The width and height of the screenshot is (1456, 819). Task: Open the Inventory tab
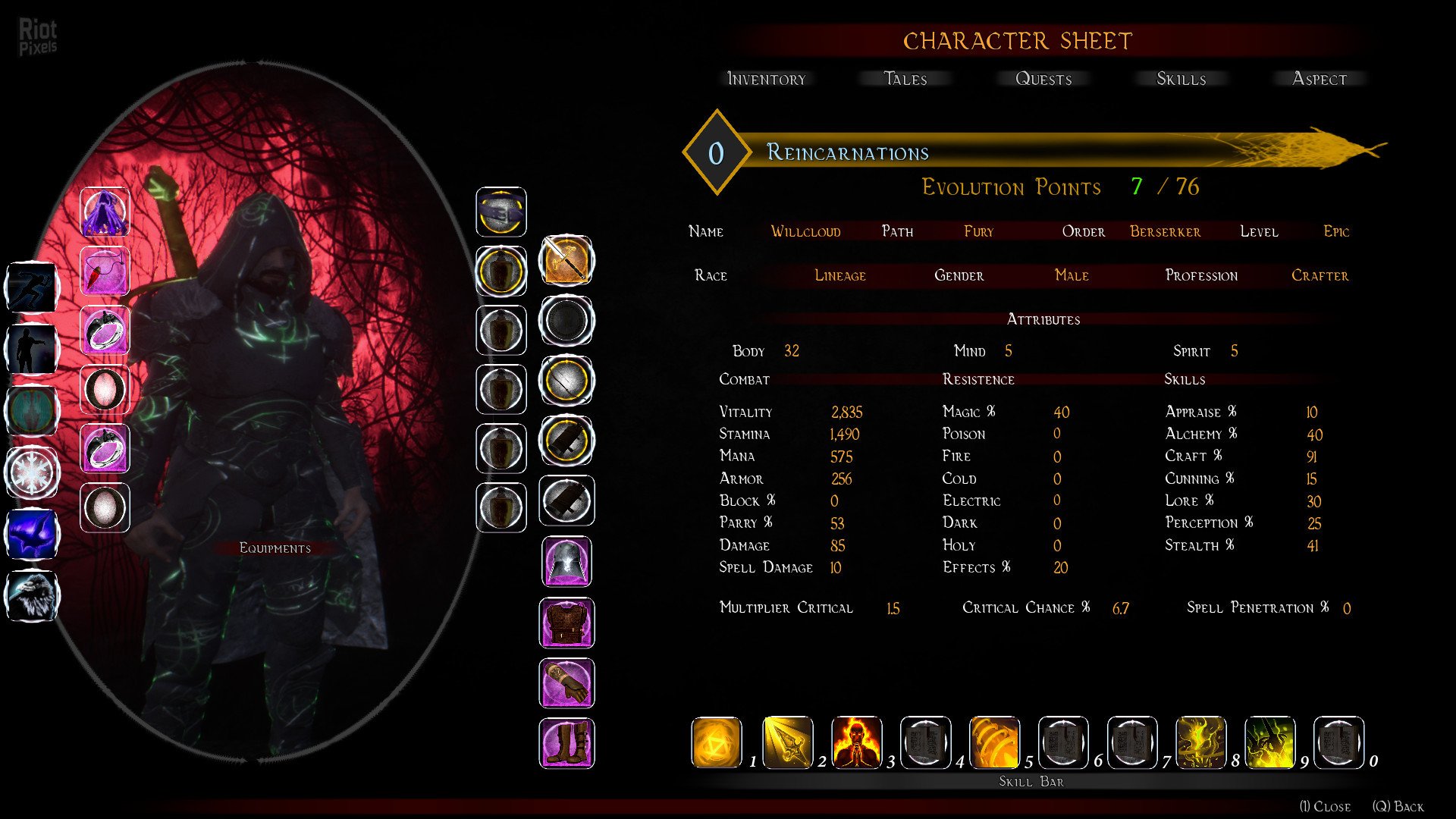coord(766,79)
